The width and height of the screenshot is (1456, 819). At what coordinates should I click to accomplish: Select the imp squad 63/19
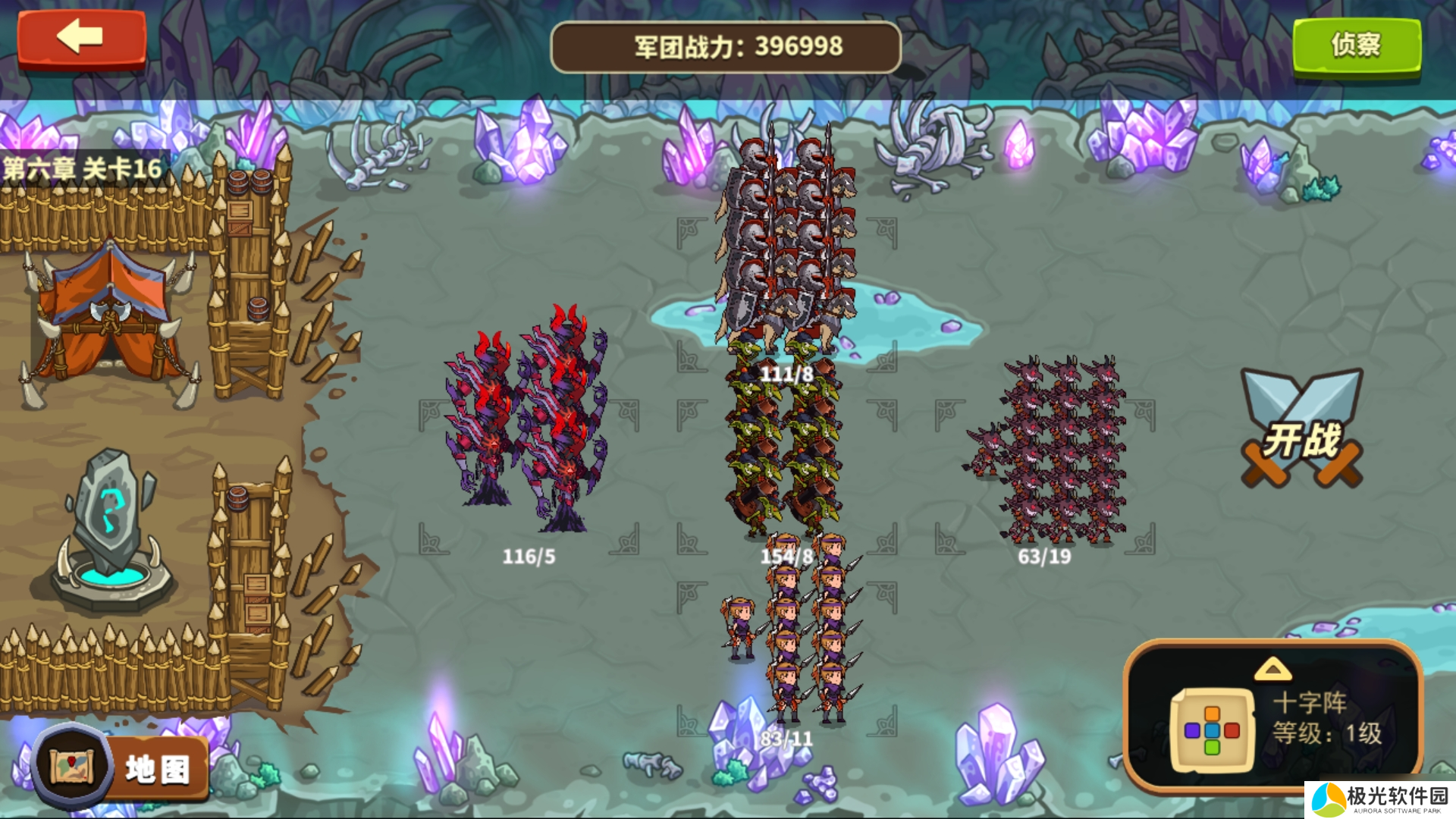click(x=1050, y=451)
